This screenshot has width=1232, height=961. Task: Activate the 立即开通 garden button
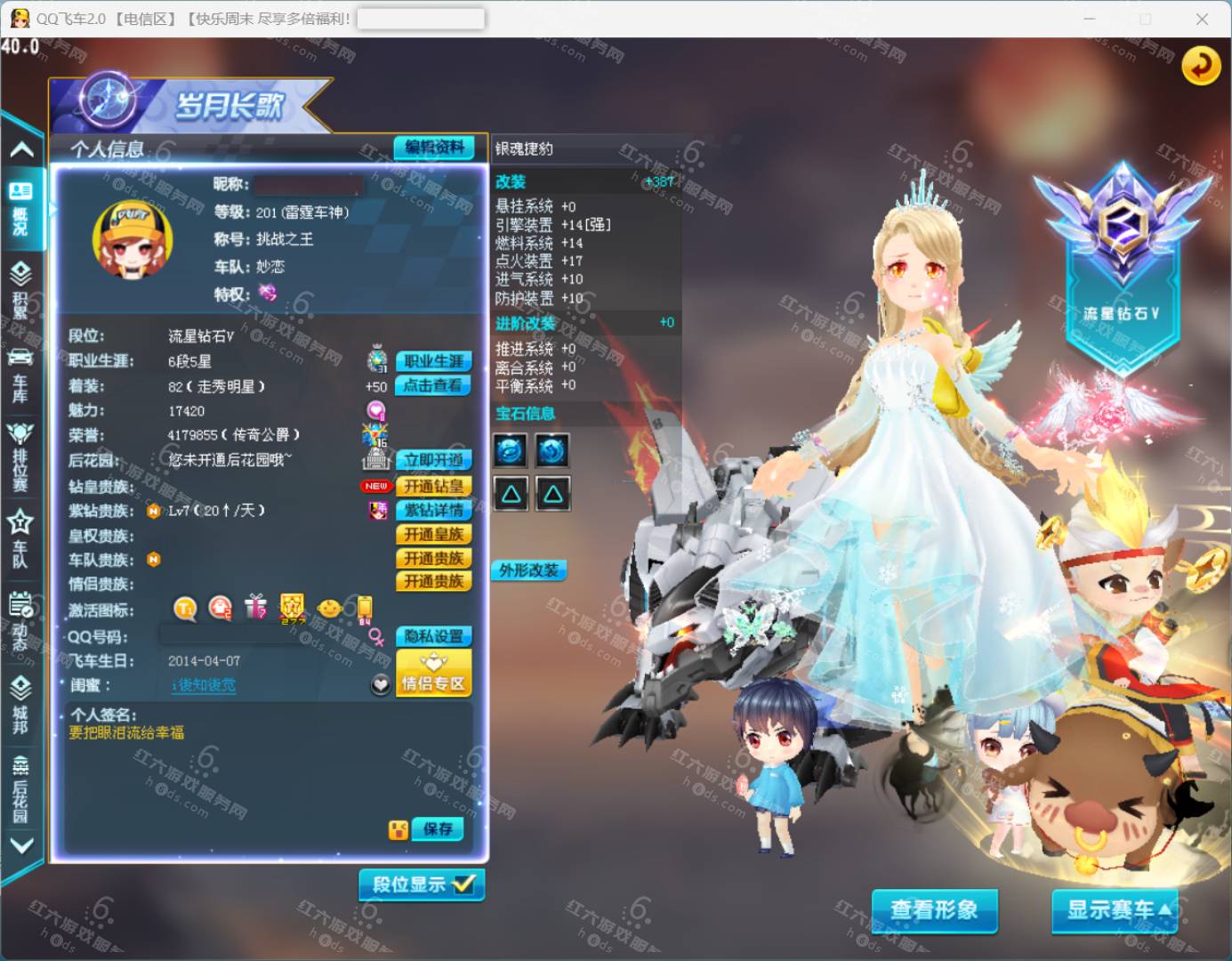[433, 460]
